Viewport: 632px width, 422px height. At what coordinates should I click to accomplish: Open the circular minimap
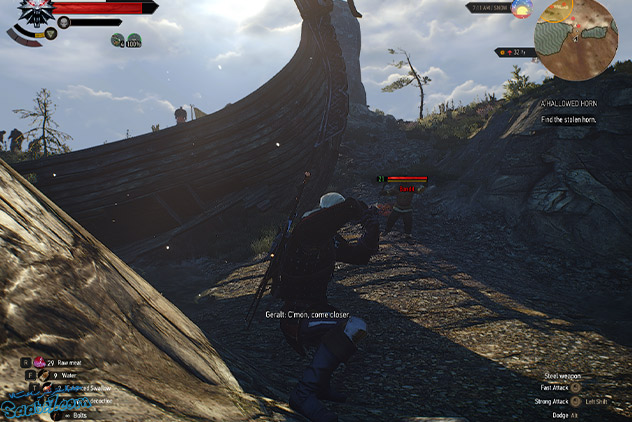576,40
